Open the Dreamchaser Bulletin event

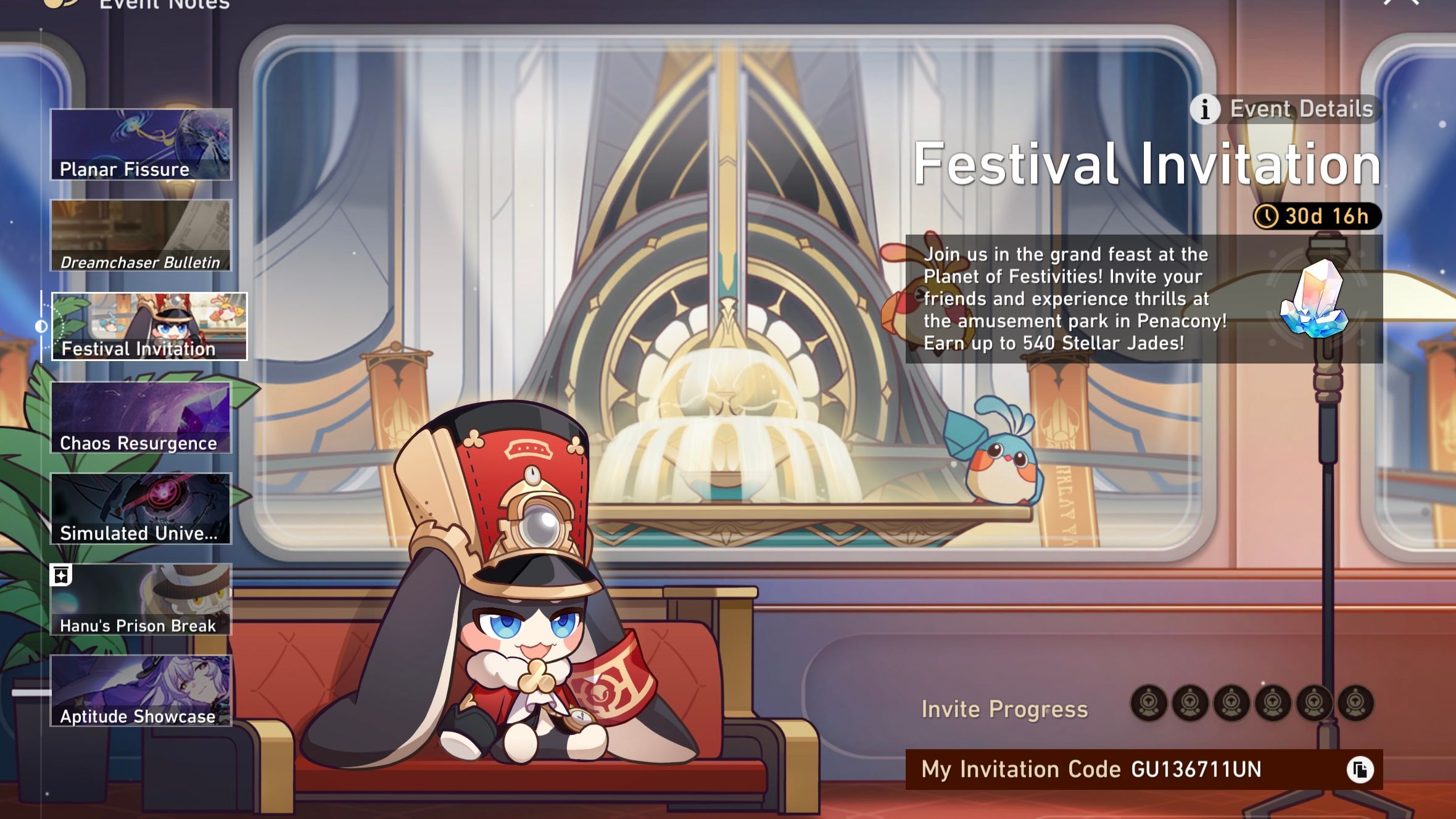pos(141,235)
